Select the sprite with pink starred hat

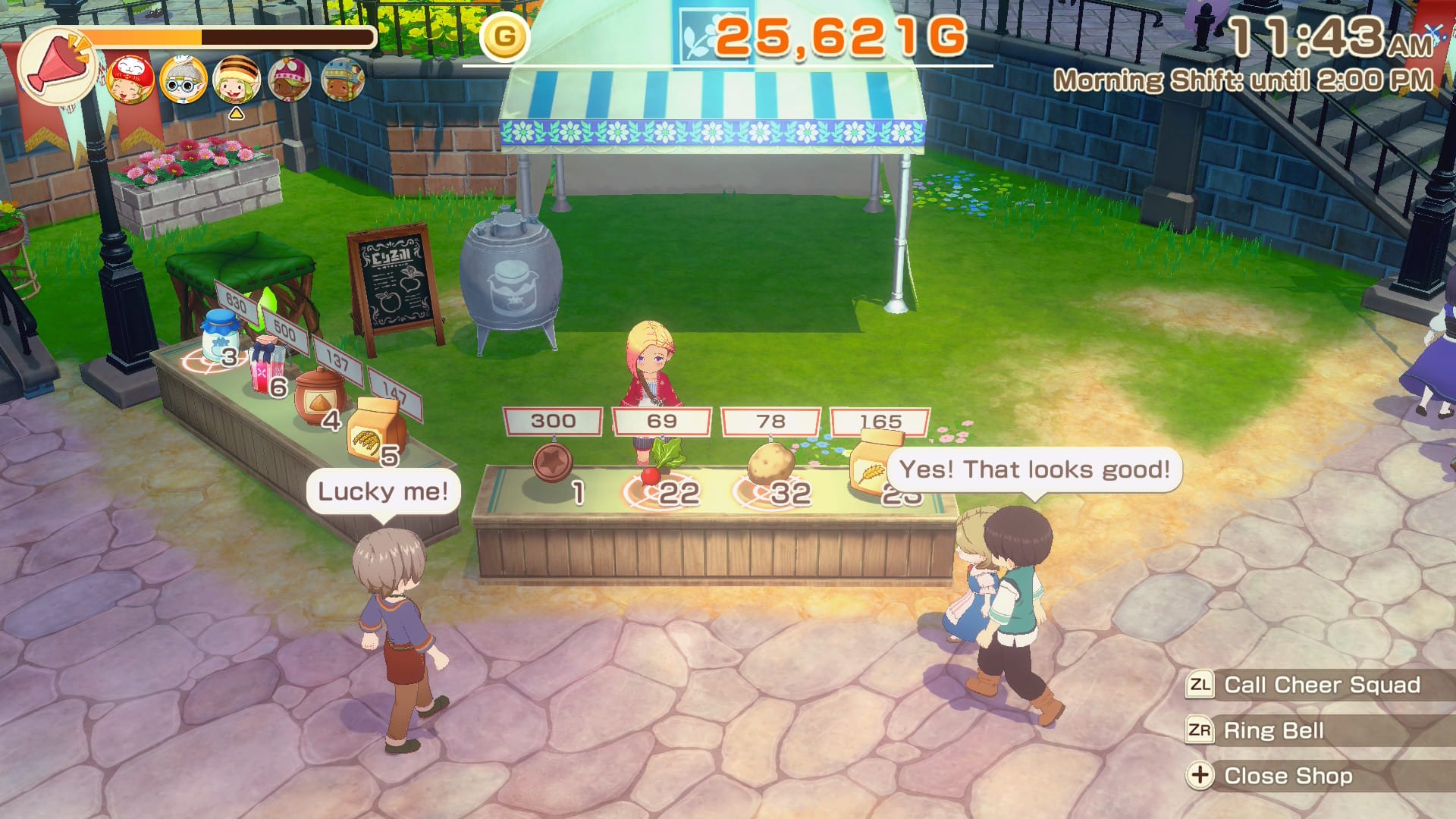click(290, 80)
